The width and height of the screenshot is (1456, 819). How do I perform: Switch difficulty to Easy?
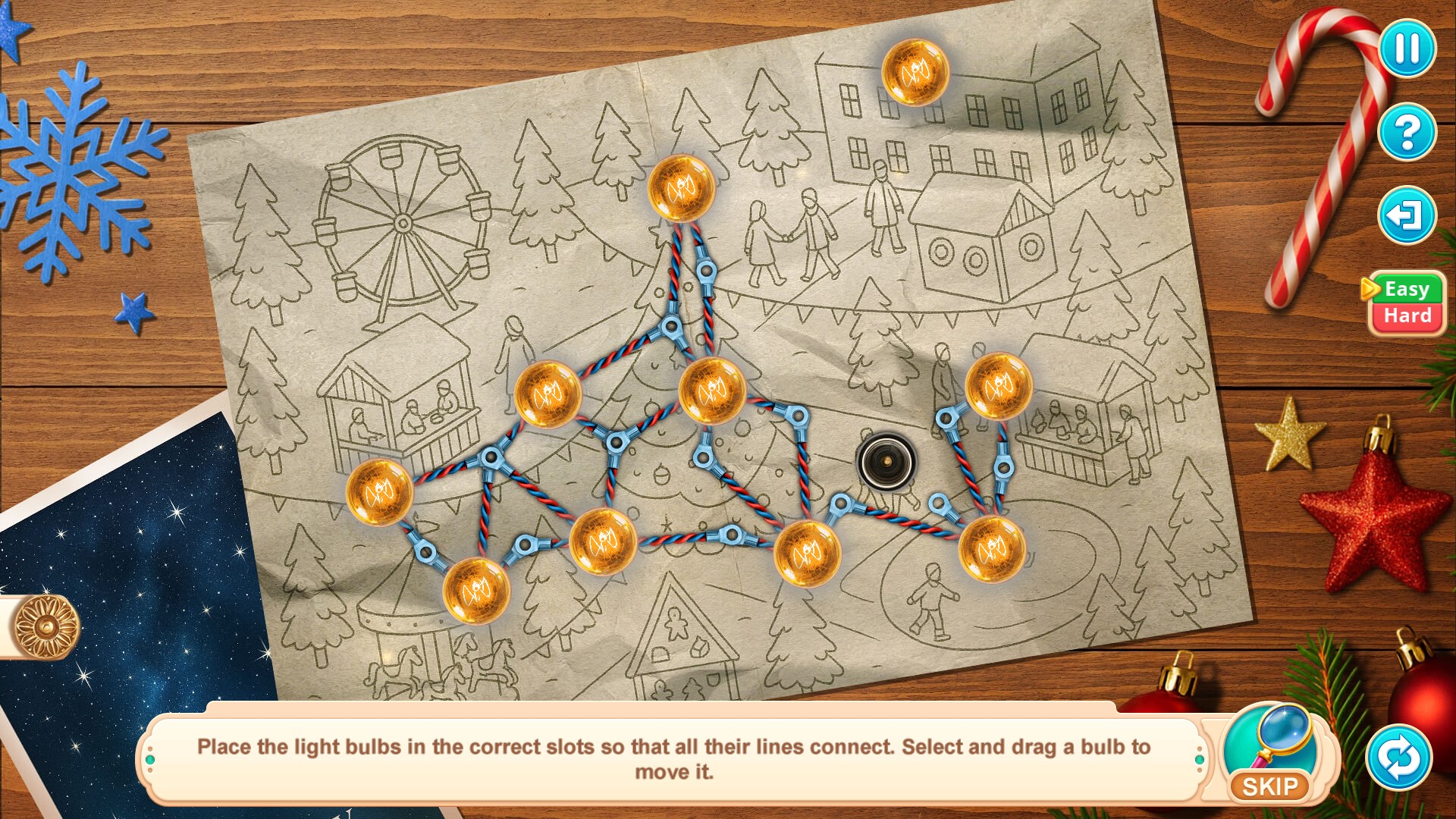(1407, 289)
